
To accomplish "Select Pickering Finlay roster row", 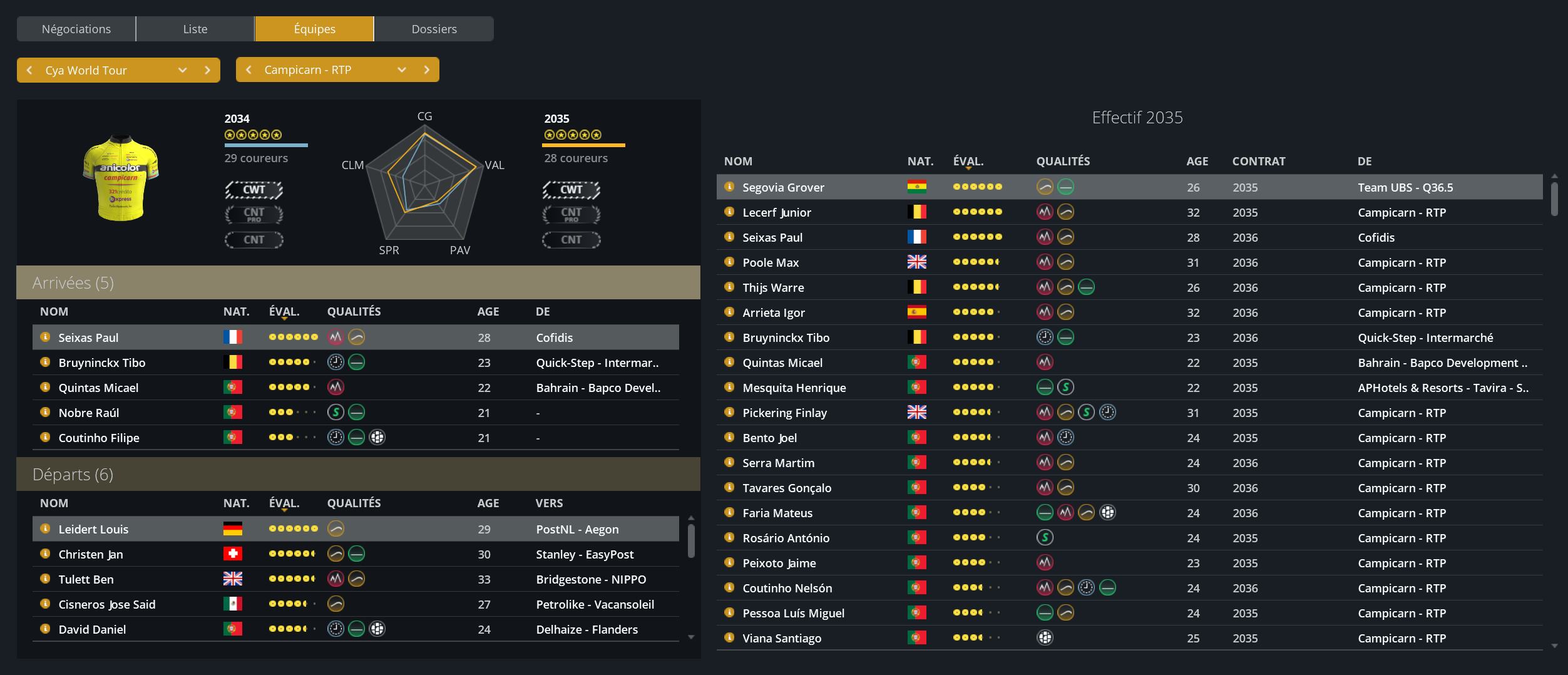I will tap(784, 413).
